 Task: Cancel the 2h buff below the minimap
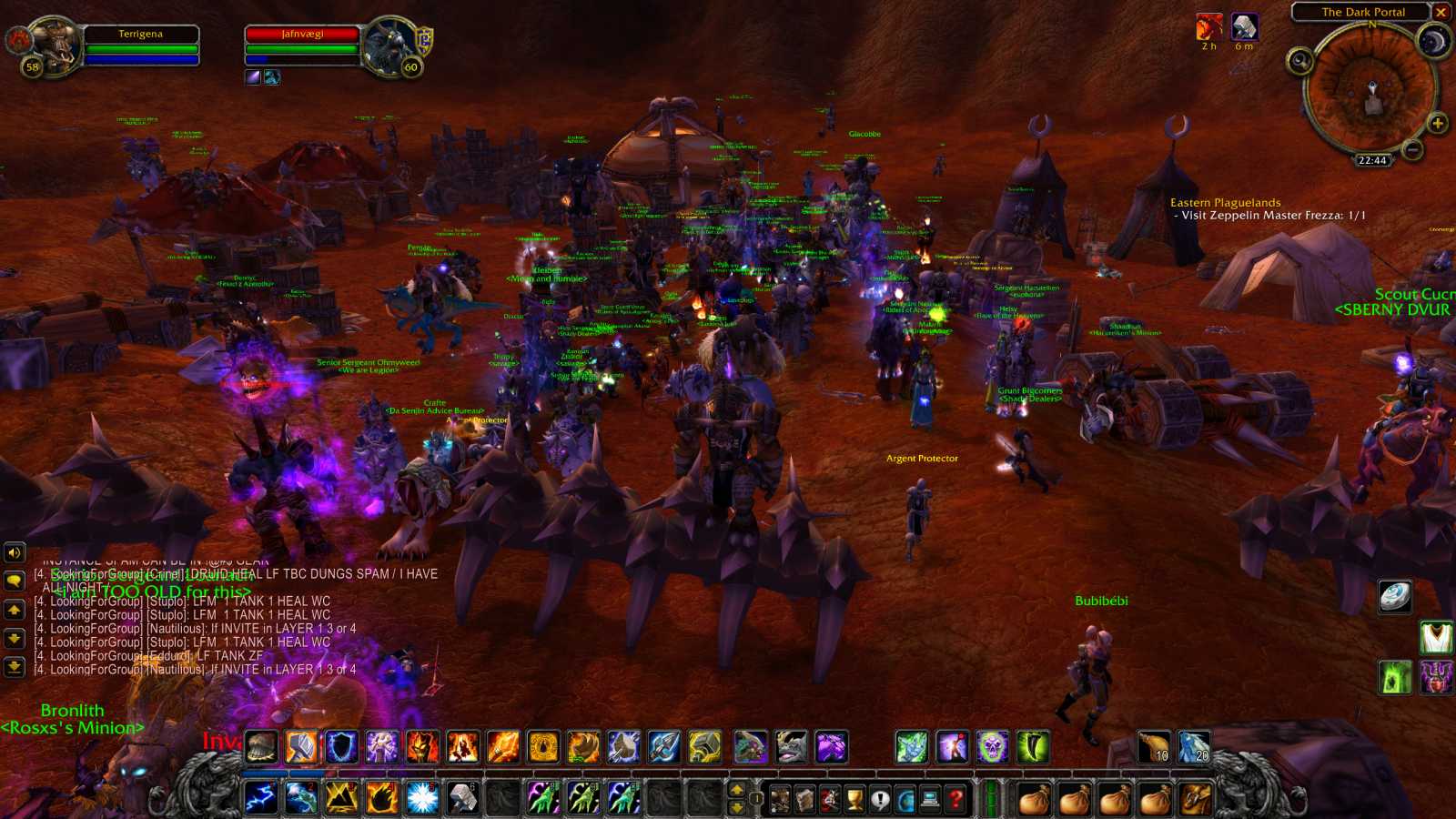point(1208,28)
